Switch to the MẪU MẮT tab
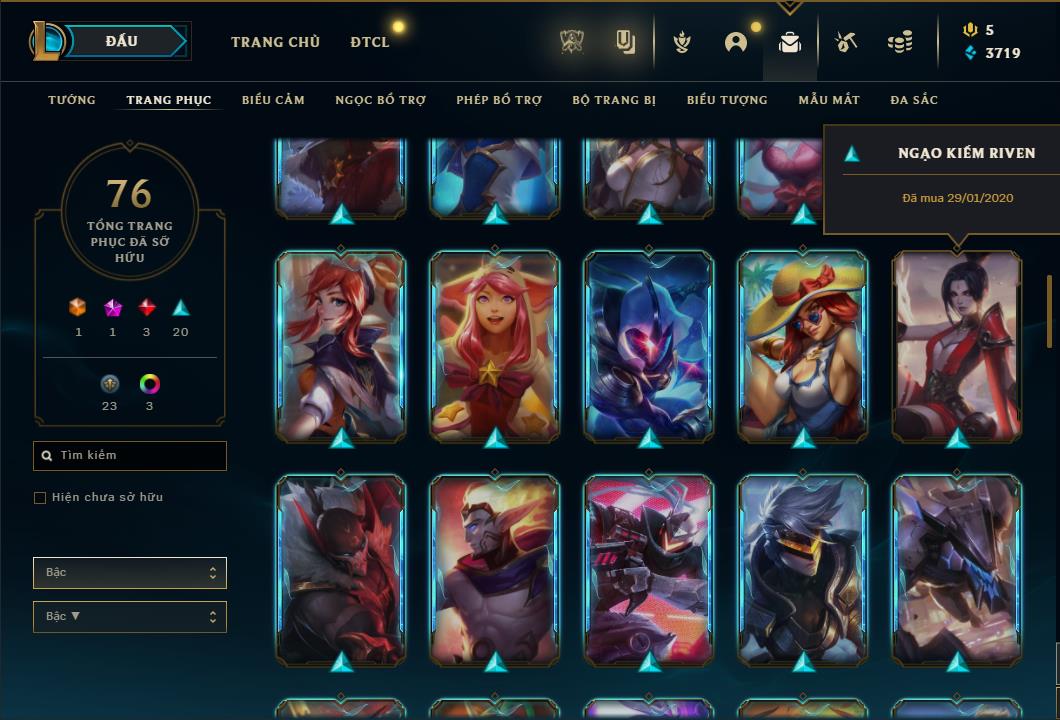 829,100
